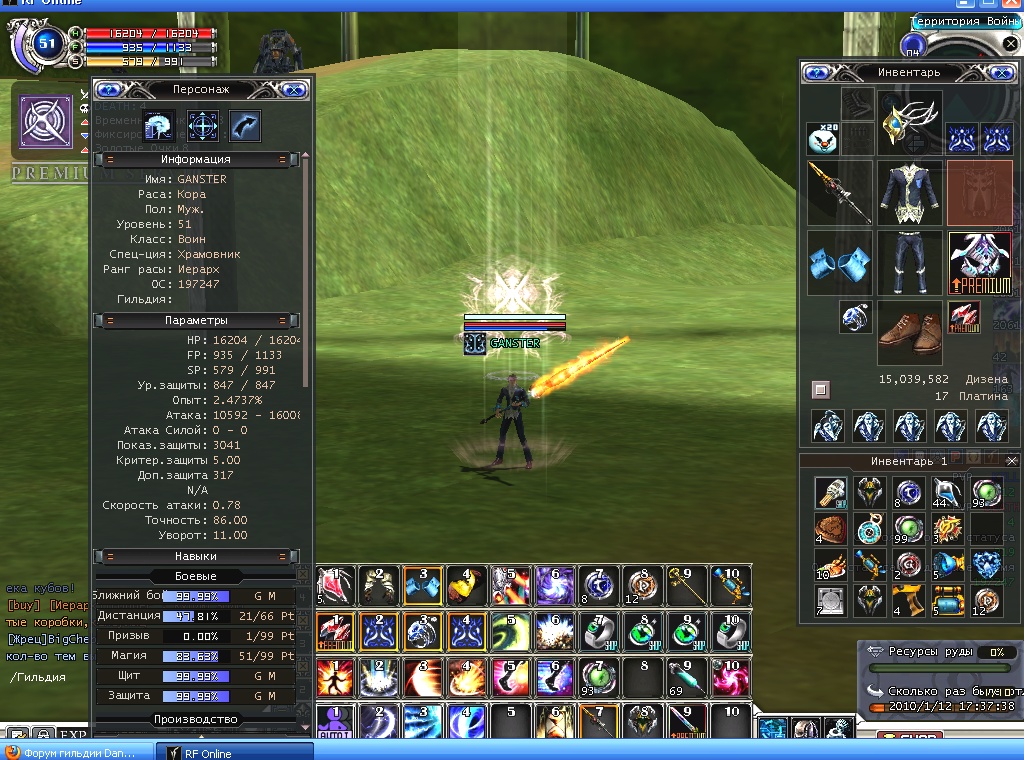Collapse the Информация section header
Screen dimensions: 1024x760
click(110, 159)
